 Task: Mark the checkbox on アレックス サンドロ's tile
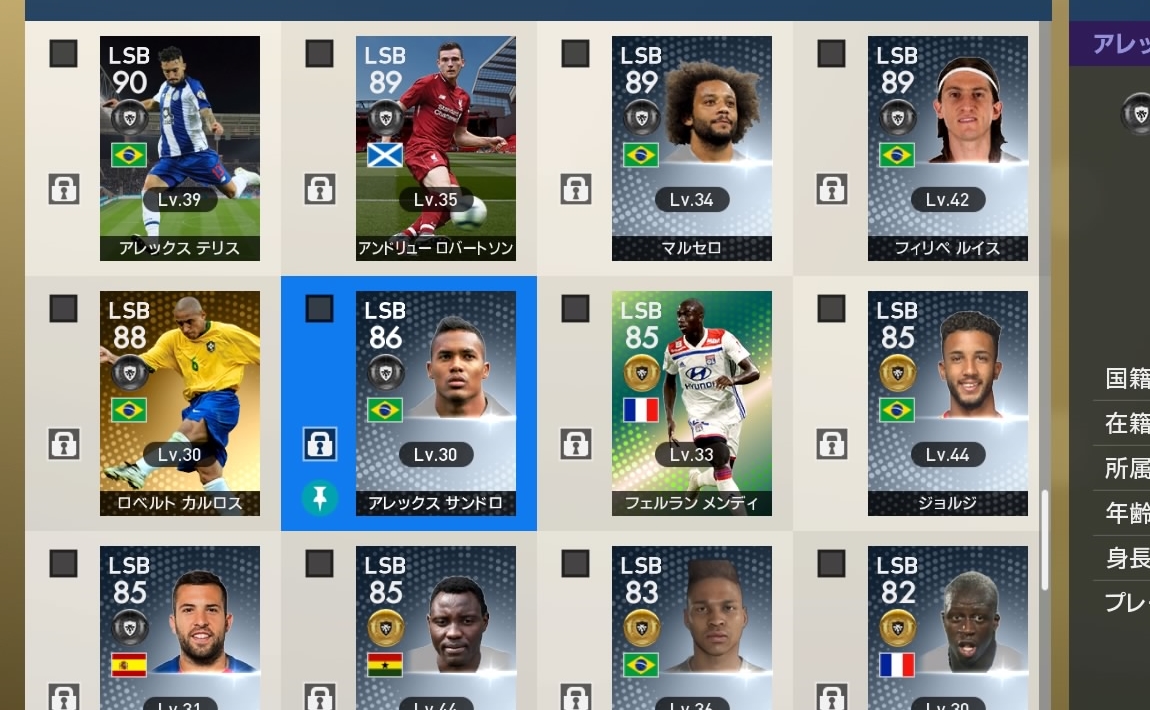(x=319, y=309)
